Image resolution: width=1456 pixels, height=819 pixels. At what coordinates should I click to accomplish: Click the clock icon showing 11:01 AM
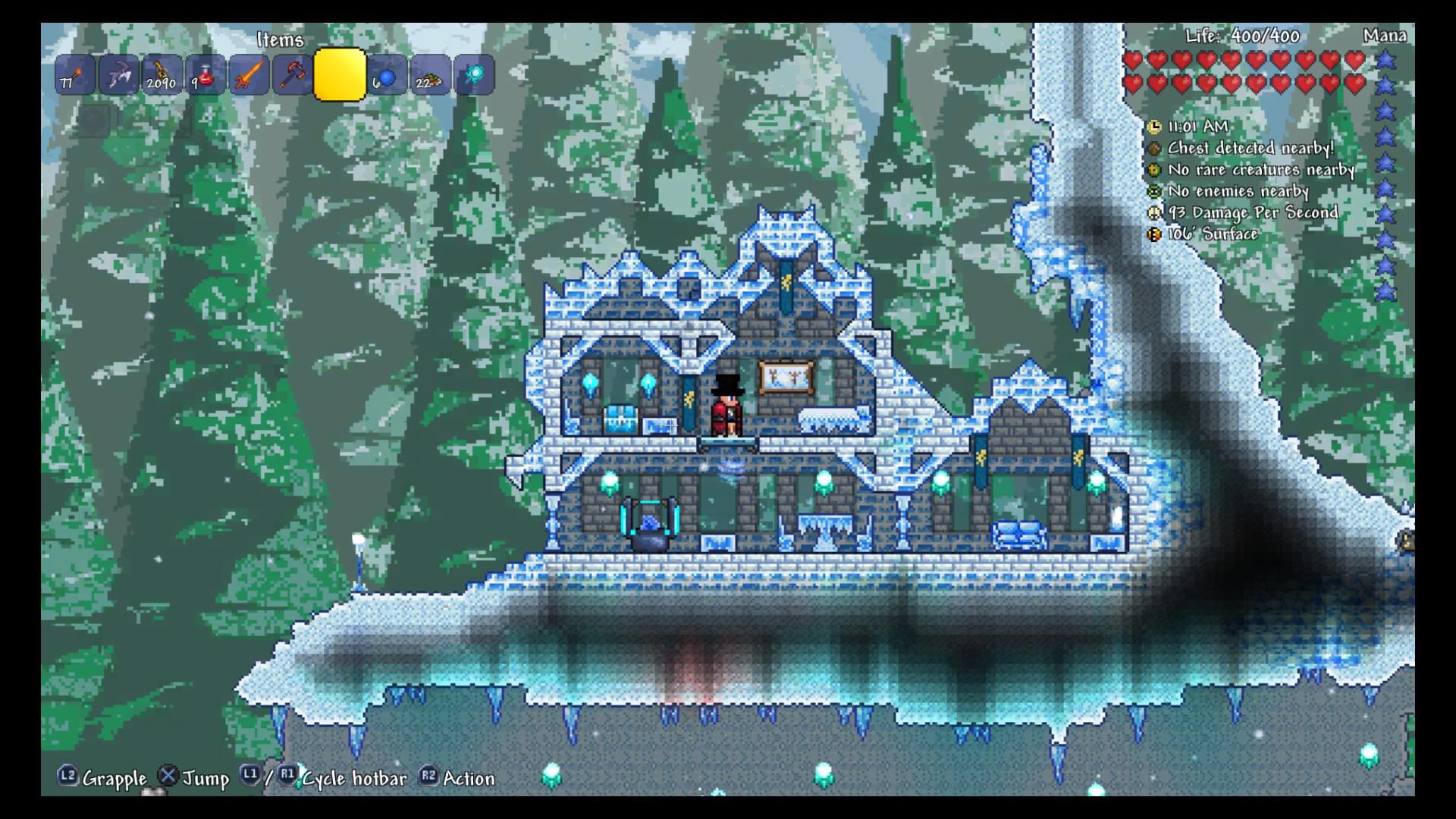(x=1155, y=128)
